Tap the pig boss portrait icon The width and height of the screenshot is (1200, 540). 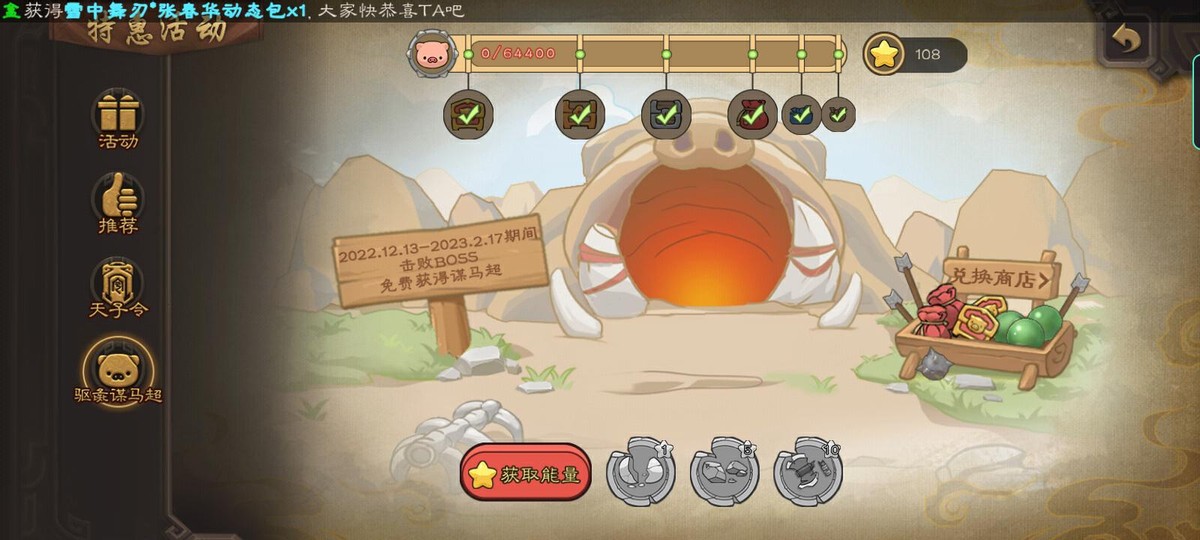[x=431, y=52]
